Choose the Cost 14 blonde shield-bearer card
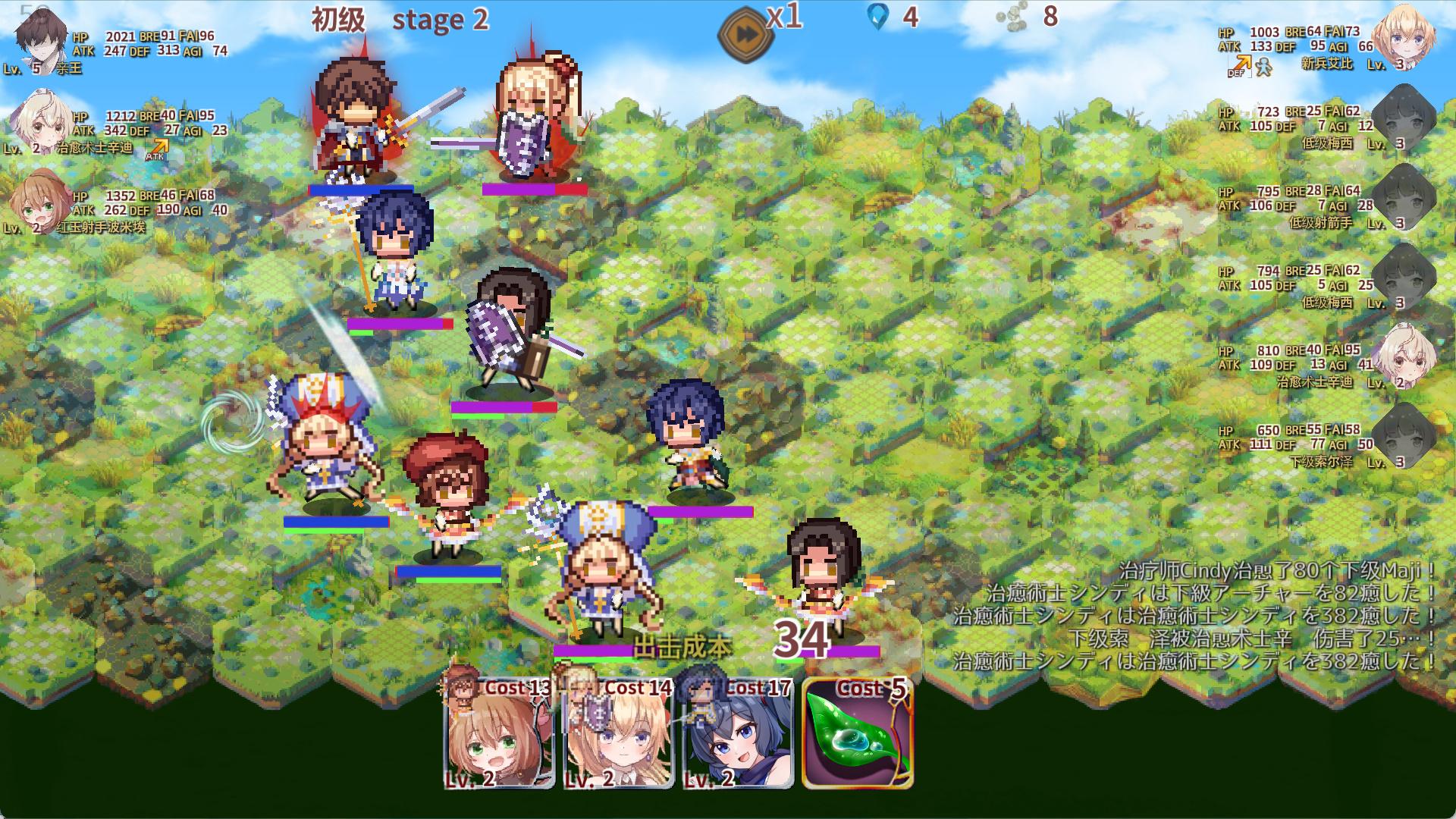 [x=618, y=735]
